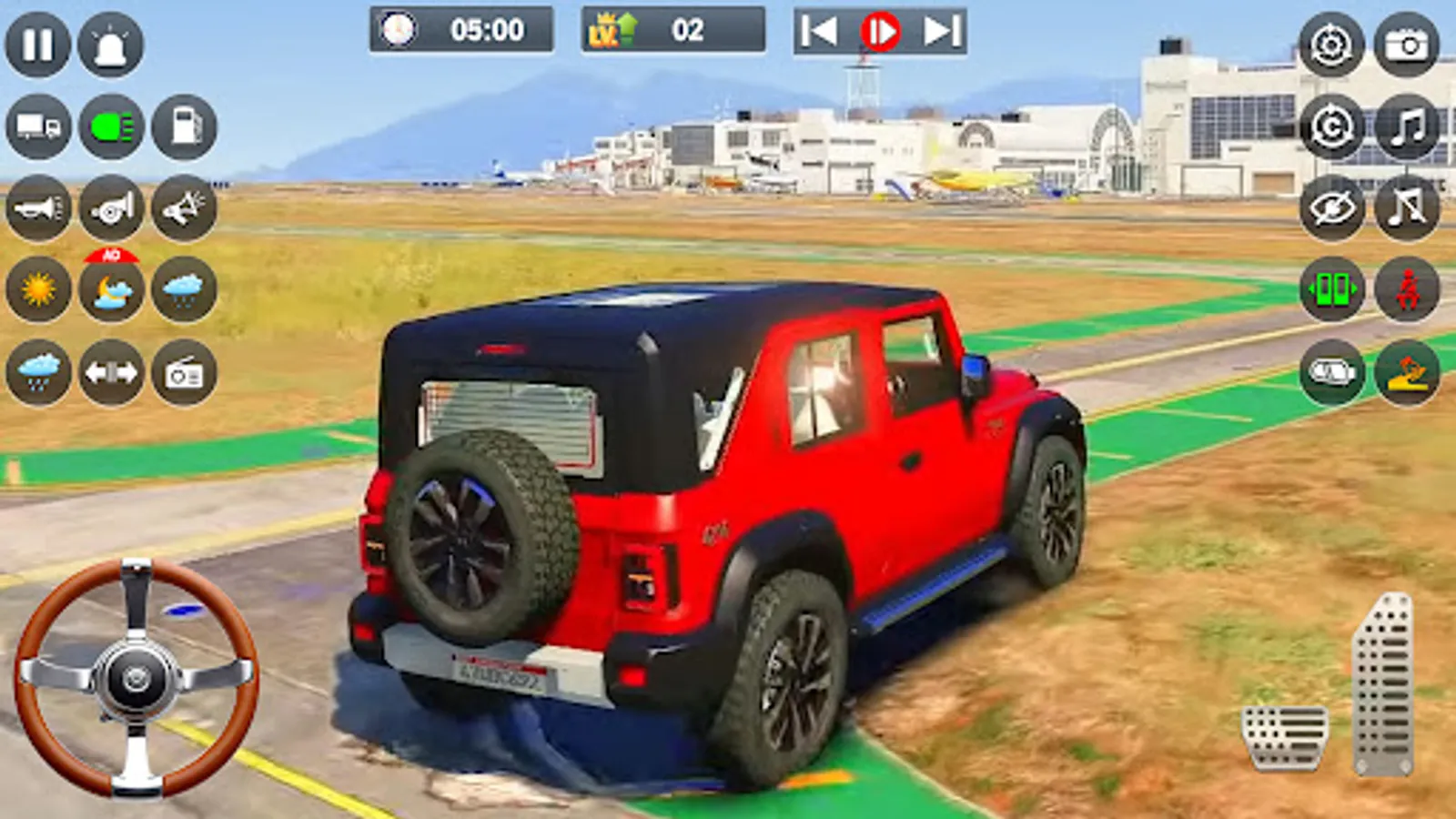Image resolution: width=1456 pixels, height=819 pixels.
Task: Fasten the red seatbelt toggle
Action: pos(1406,291)
